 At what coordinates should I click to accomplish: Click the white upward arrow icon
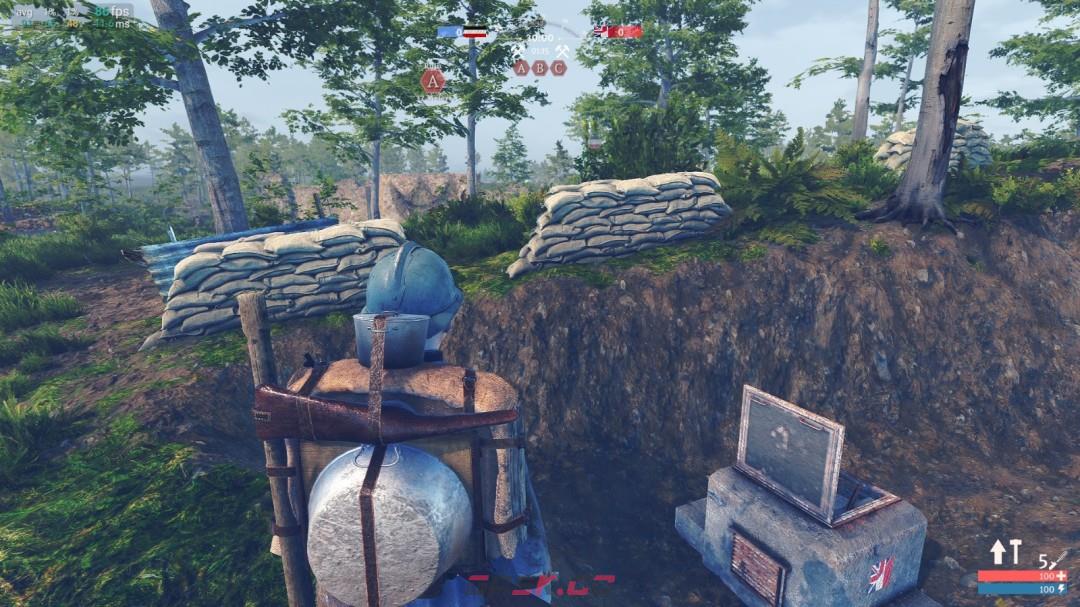pyautogui.click(x=998, y=552)
